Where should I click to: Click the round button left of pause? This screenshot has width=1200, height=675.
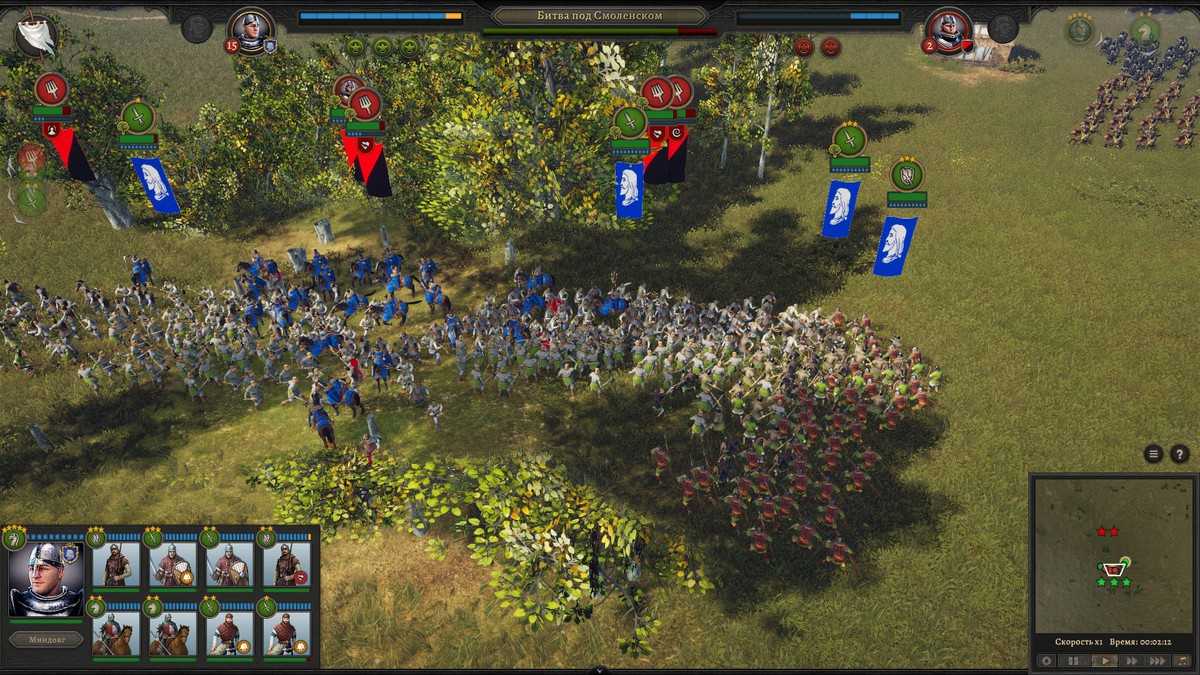coord(1047,660)
